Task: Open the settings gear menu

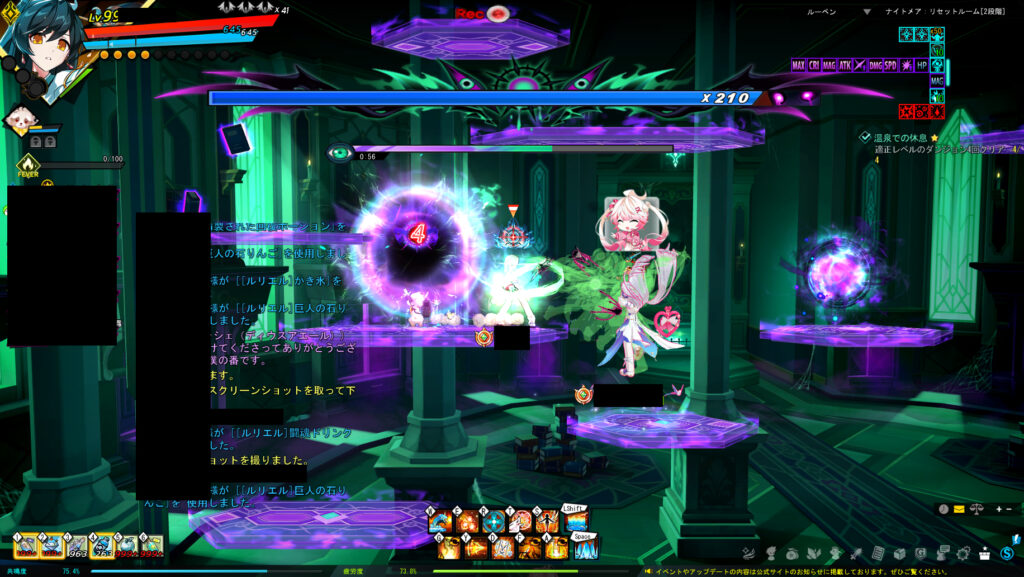Action: pyautogui.click(x=964, y=553)
